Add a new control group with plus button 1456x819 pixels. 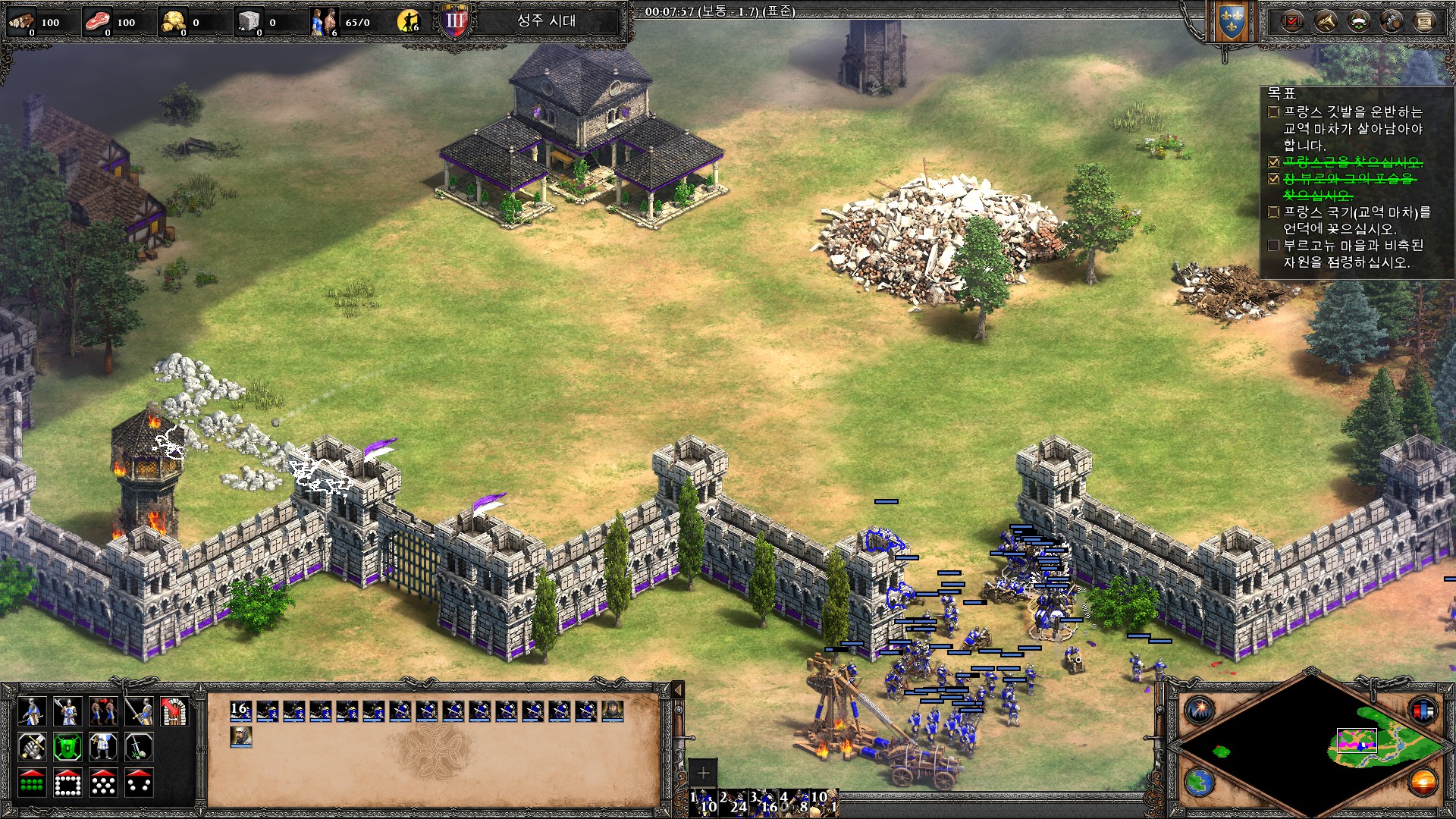(x=703, y=773)
